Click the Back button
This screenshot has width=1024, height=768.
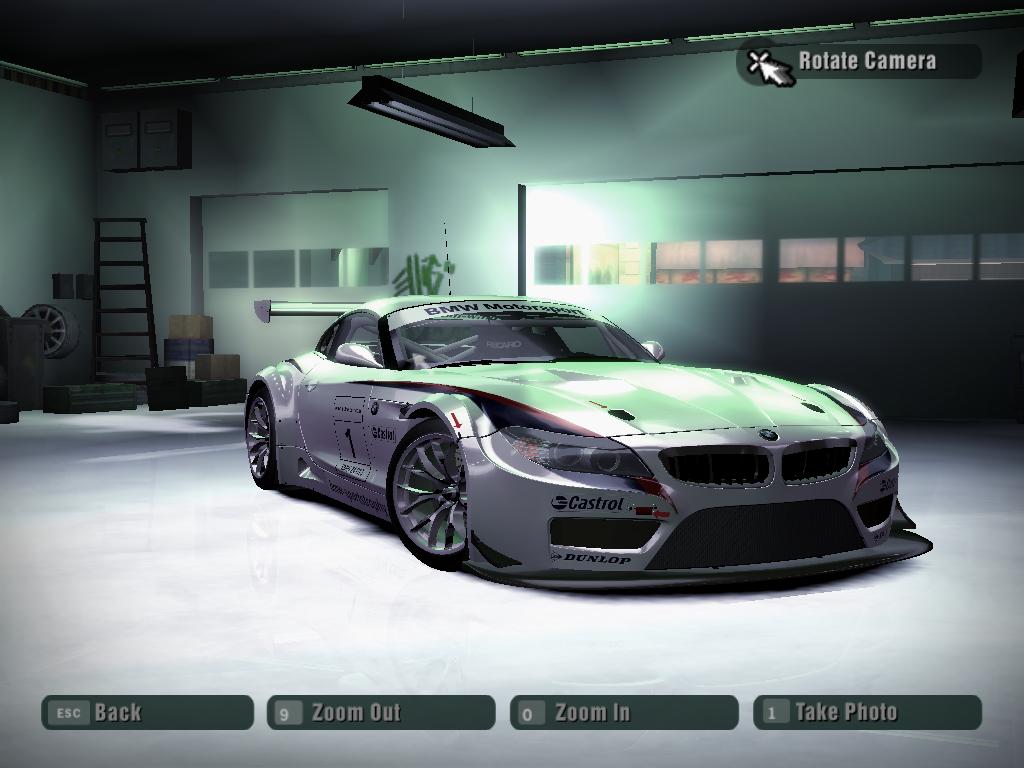point(147,713)
